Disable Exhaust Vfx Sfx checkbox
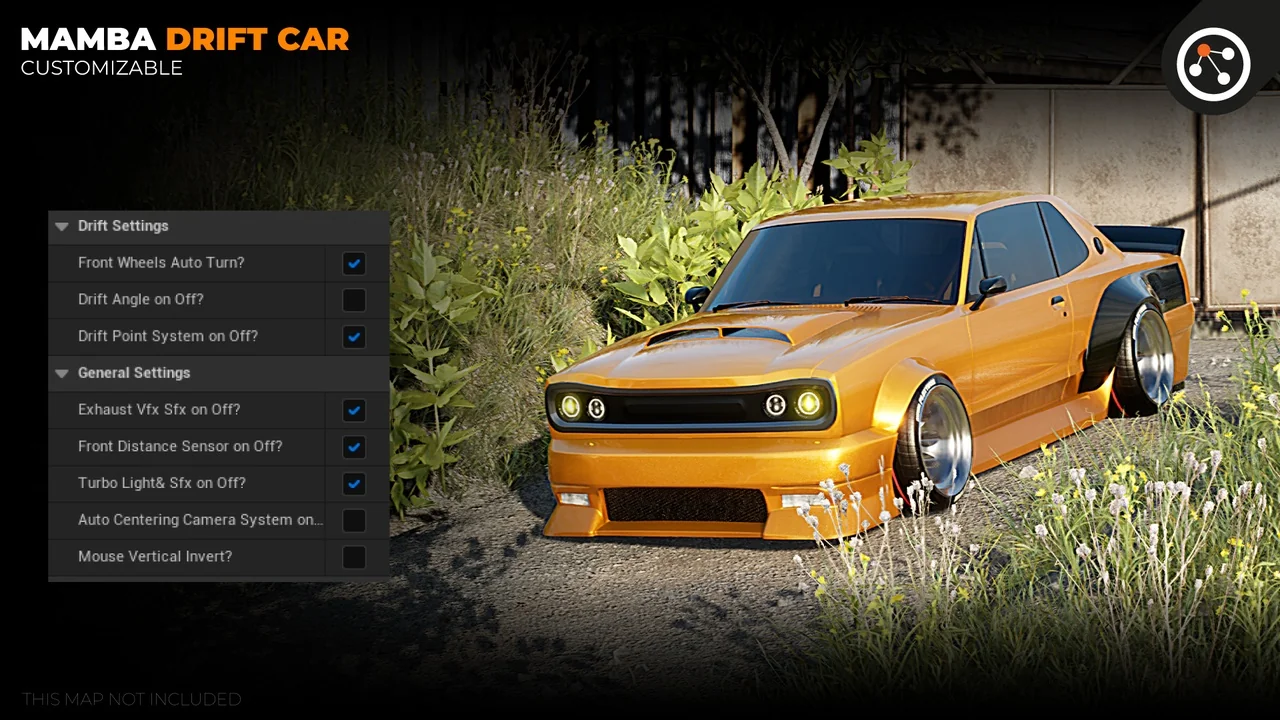1280x720 pixels. 354,410
